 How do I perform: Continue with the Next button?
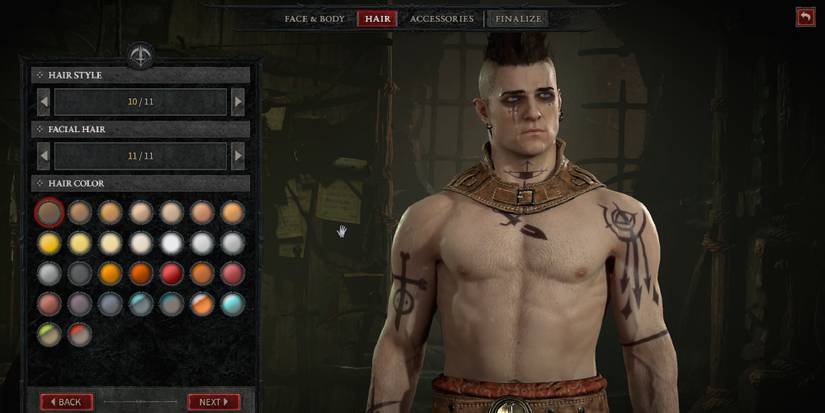click(213, 402)
